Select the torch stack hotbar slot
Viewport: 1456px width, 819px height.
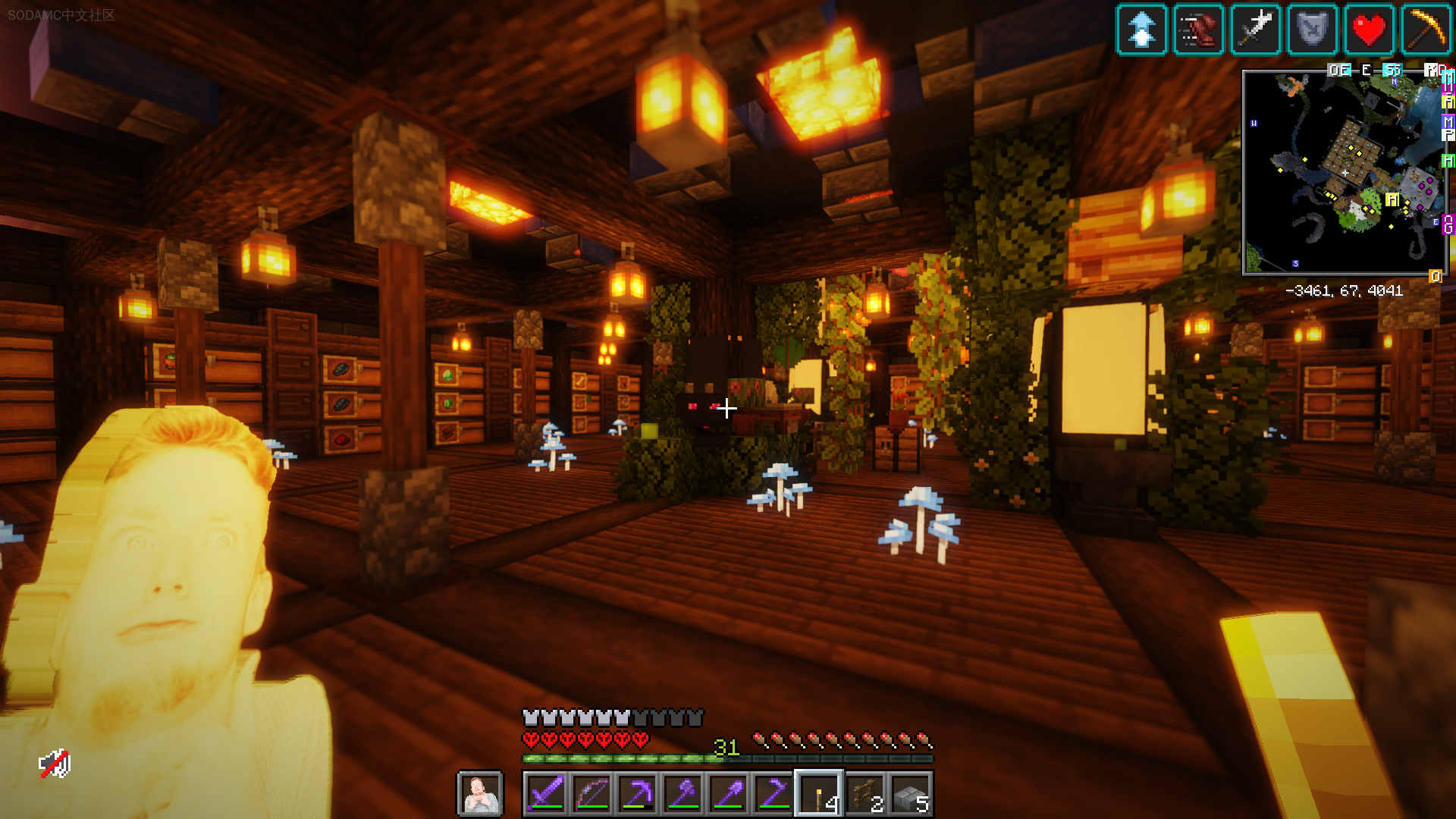click(x=819, y=794)
